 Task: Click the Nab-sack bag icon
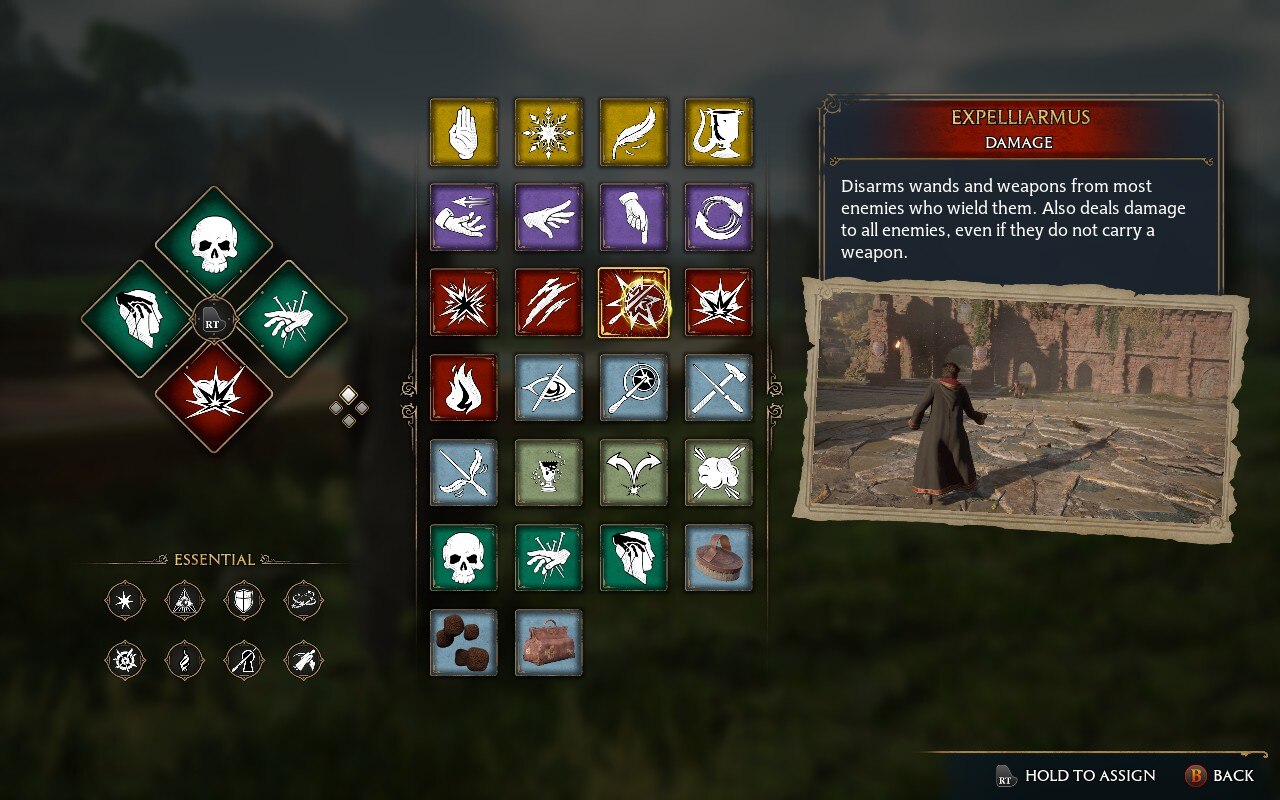click(548, 644)
